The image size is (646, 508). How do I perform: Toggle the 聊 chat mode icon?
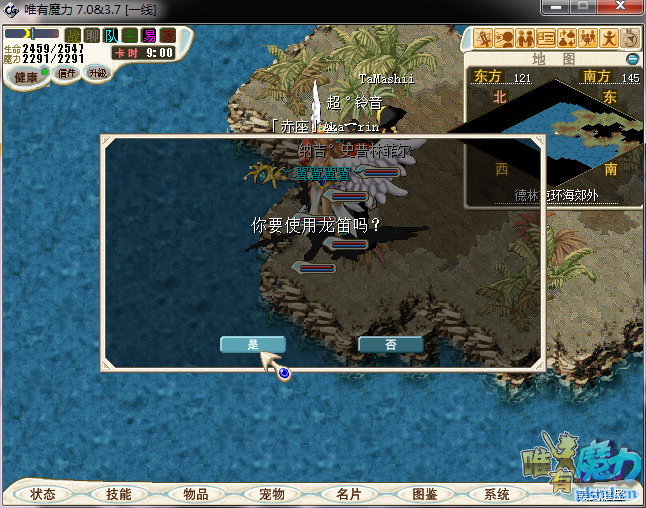click(92, 36)
